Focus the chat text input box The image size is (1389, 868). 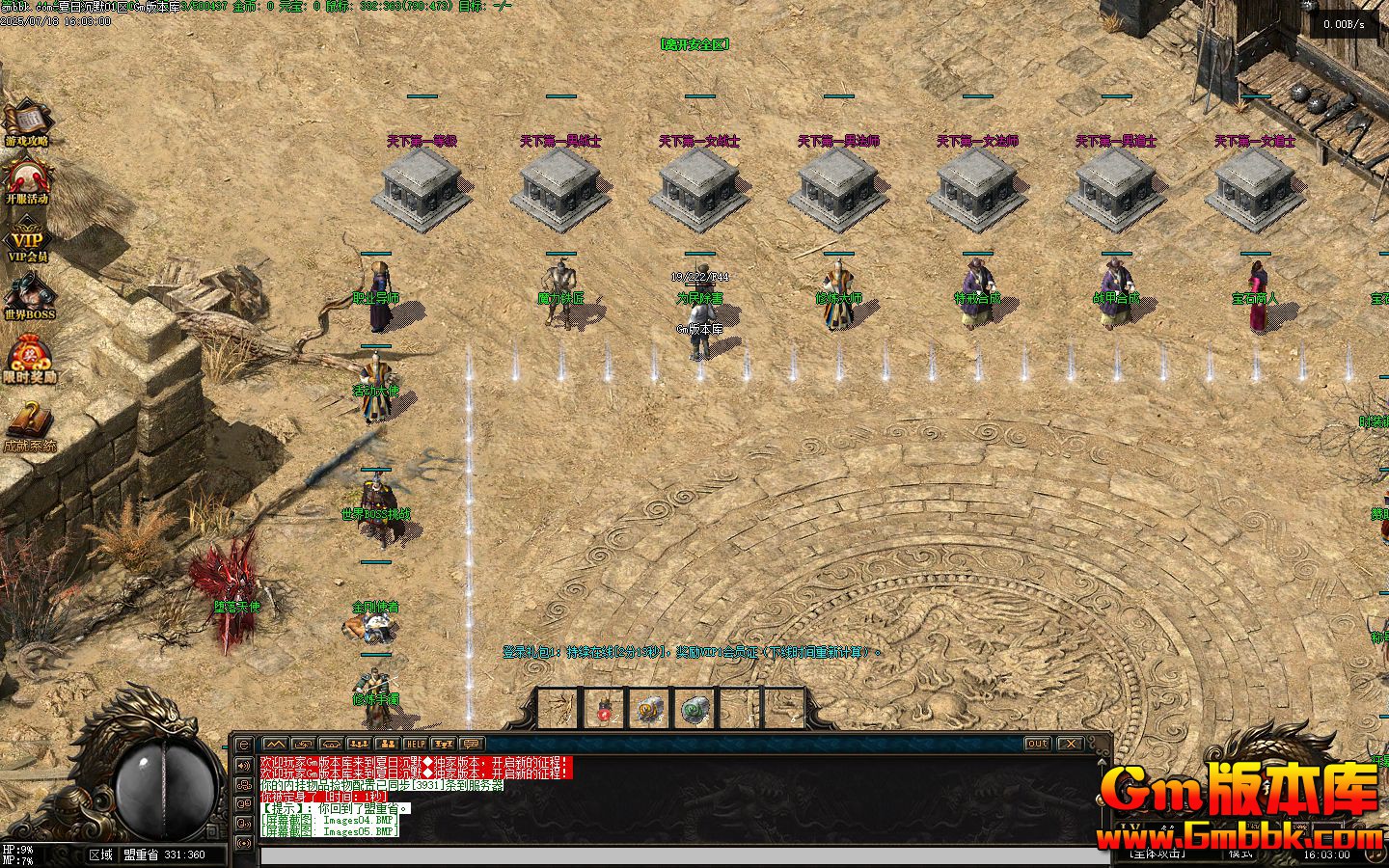[x=675, y=855]
